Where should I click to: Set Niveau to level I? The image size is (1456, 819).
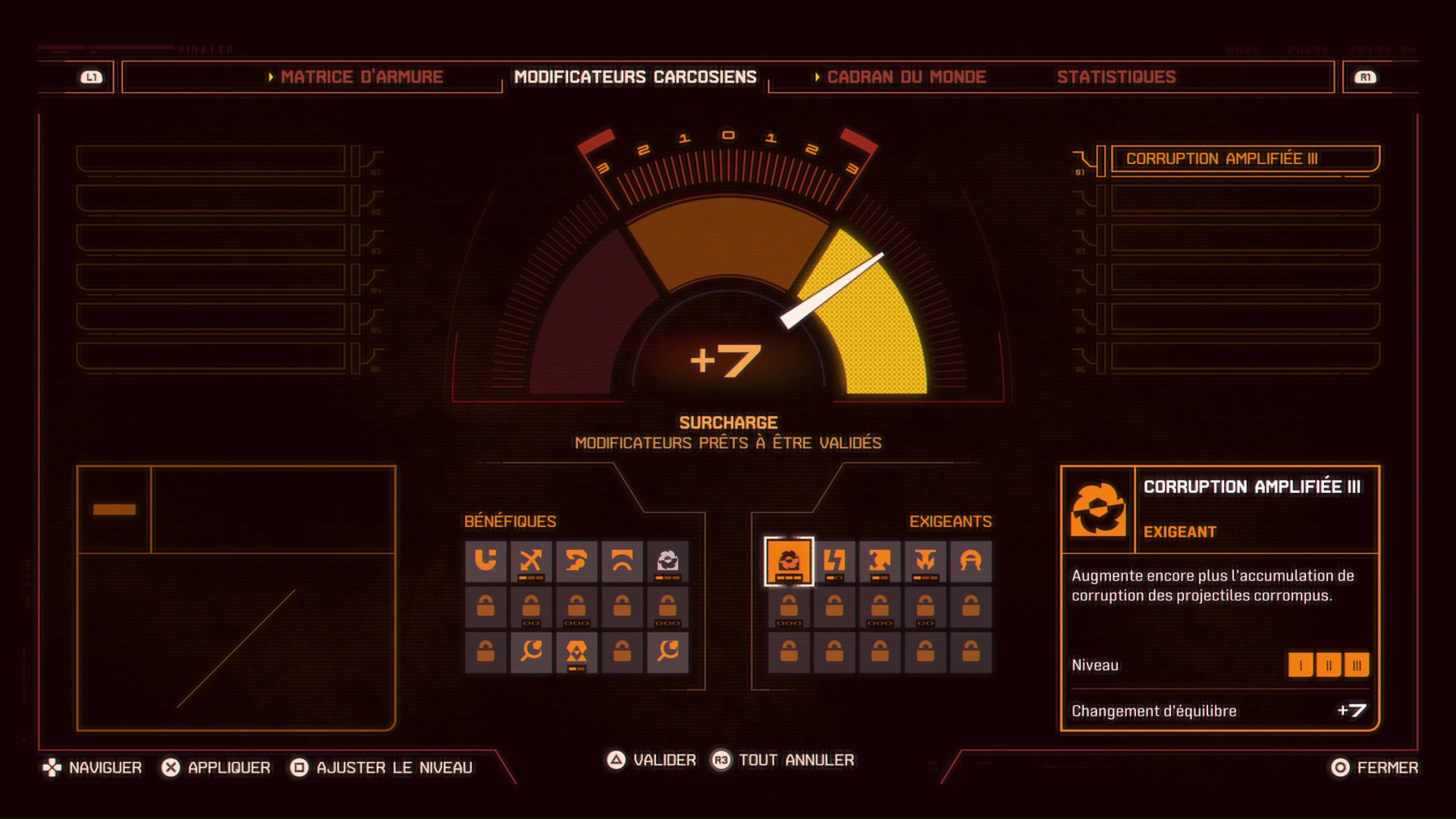[1302, 665]
